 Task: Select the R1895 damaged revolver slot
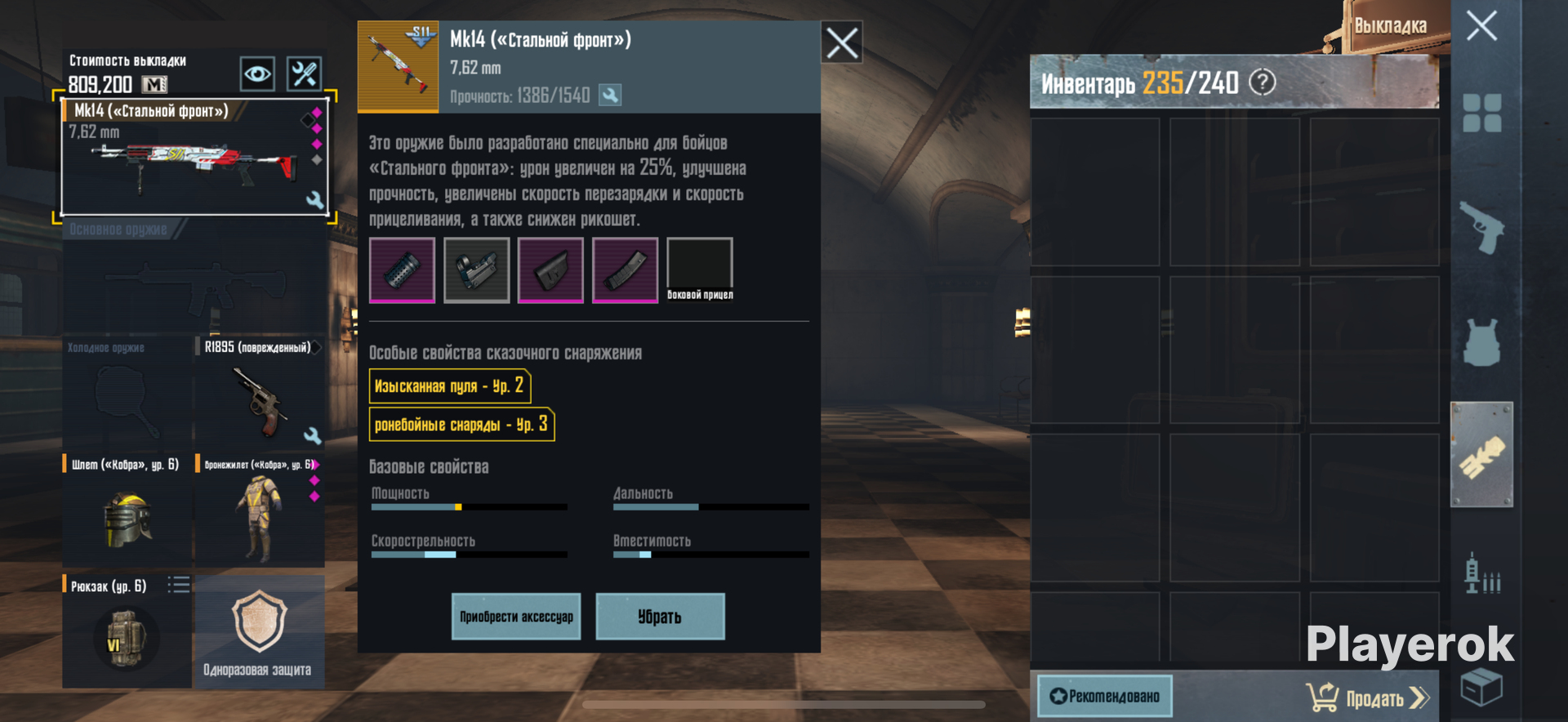point(259,392)
